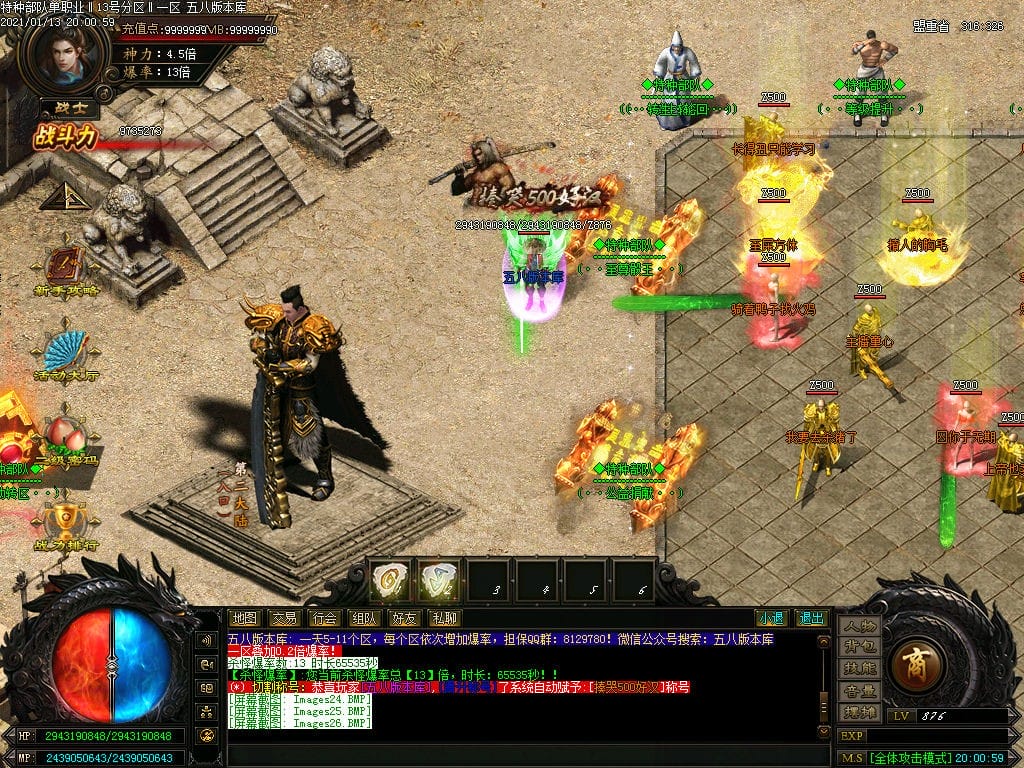Viewport: 1024px width, 768px height.
Task: Use the golden rune stone in slot 1
Action: click(x=390, y=580)
